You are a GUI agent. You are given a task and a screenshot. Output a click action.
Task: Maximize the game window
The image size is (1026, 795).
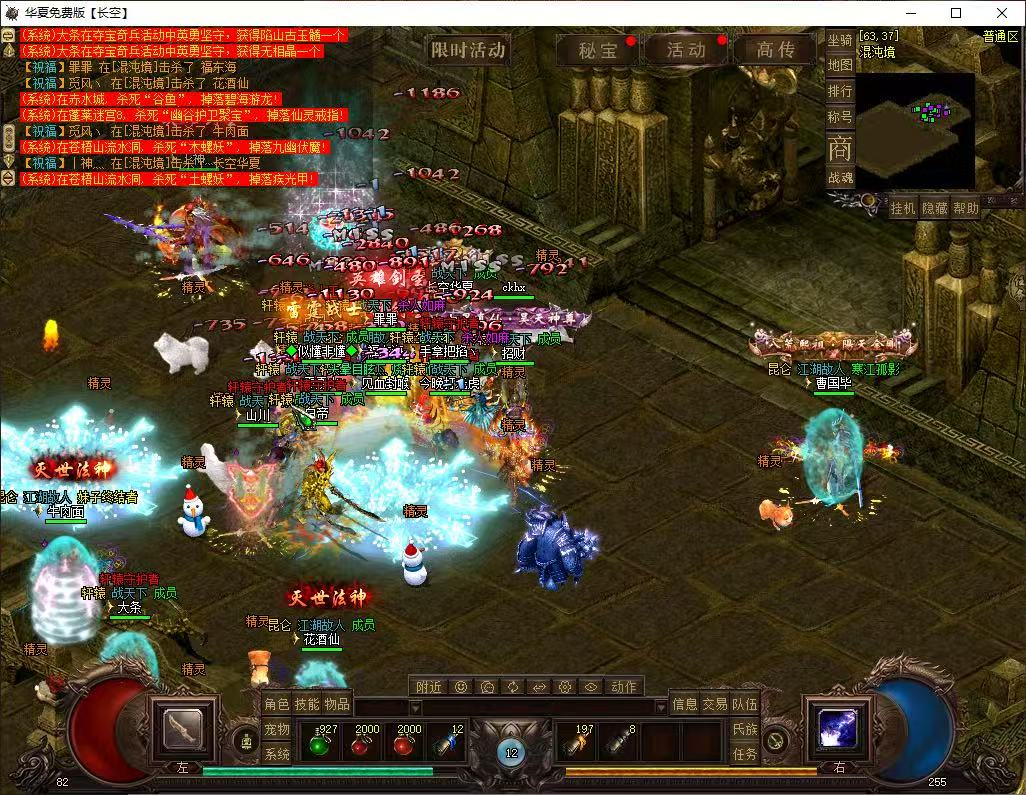(955, 13)
